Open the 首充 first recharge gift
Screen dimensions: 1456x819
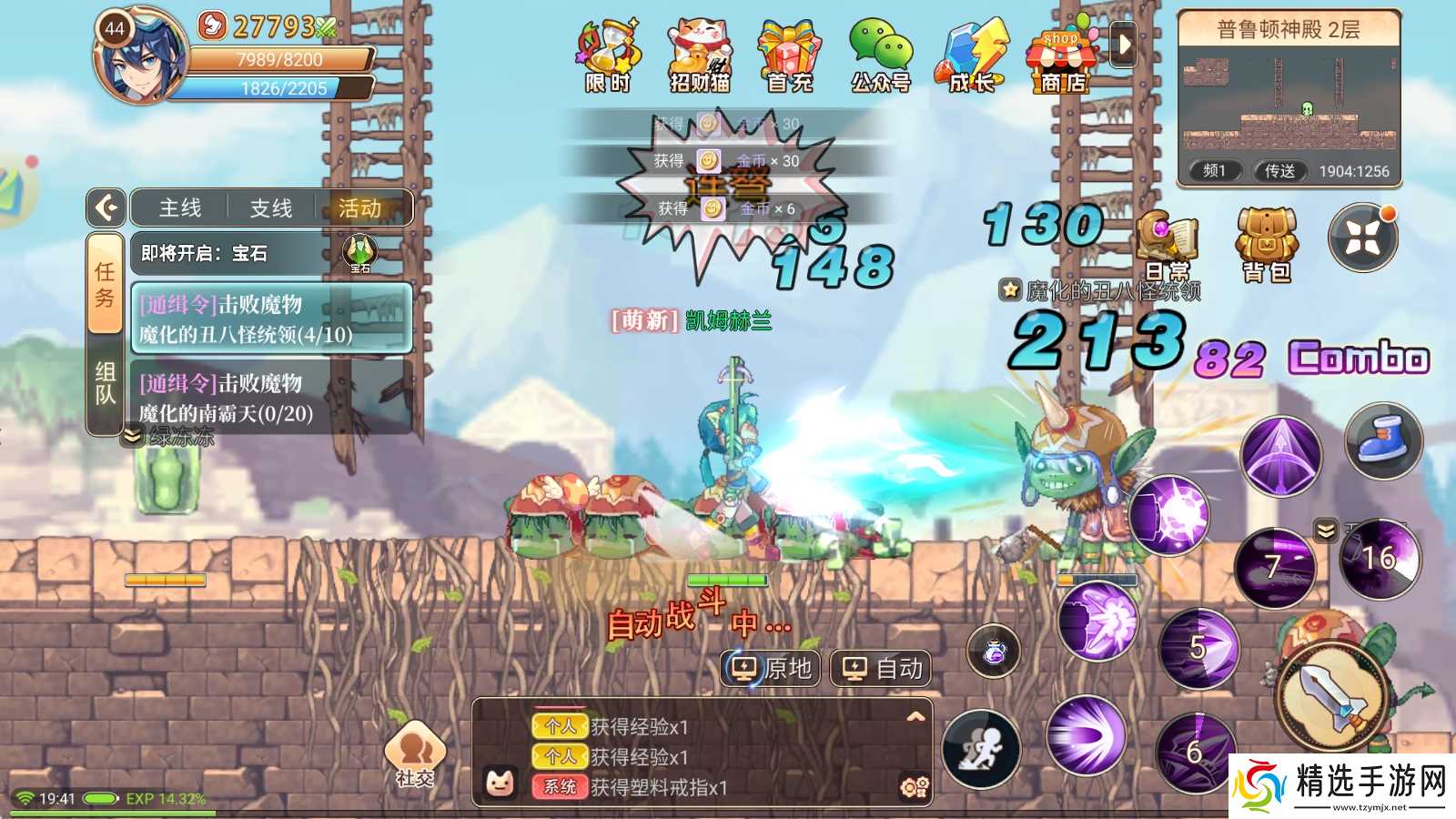789,56
